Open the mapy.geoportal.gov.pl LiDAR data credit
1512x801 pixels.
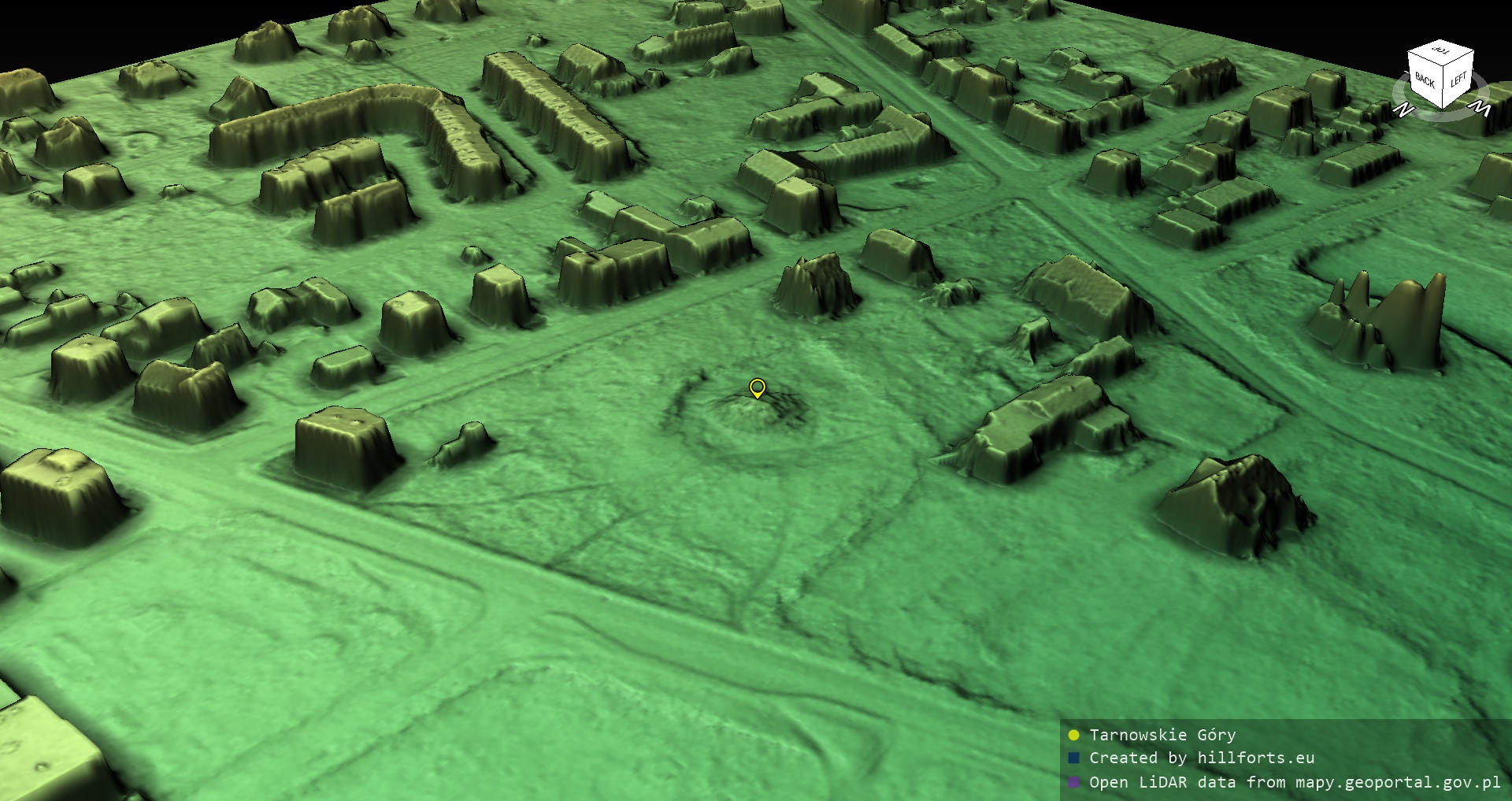click(1294, 782)
